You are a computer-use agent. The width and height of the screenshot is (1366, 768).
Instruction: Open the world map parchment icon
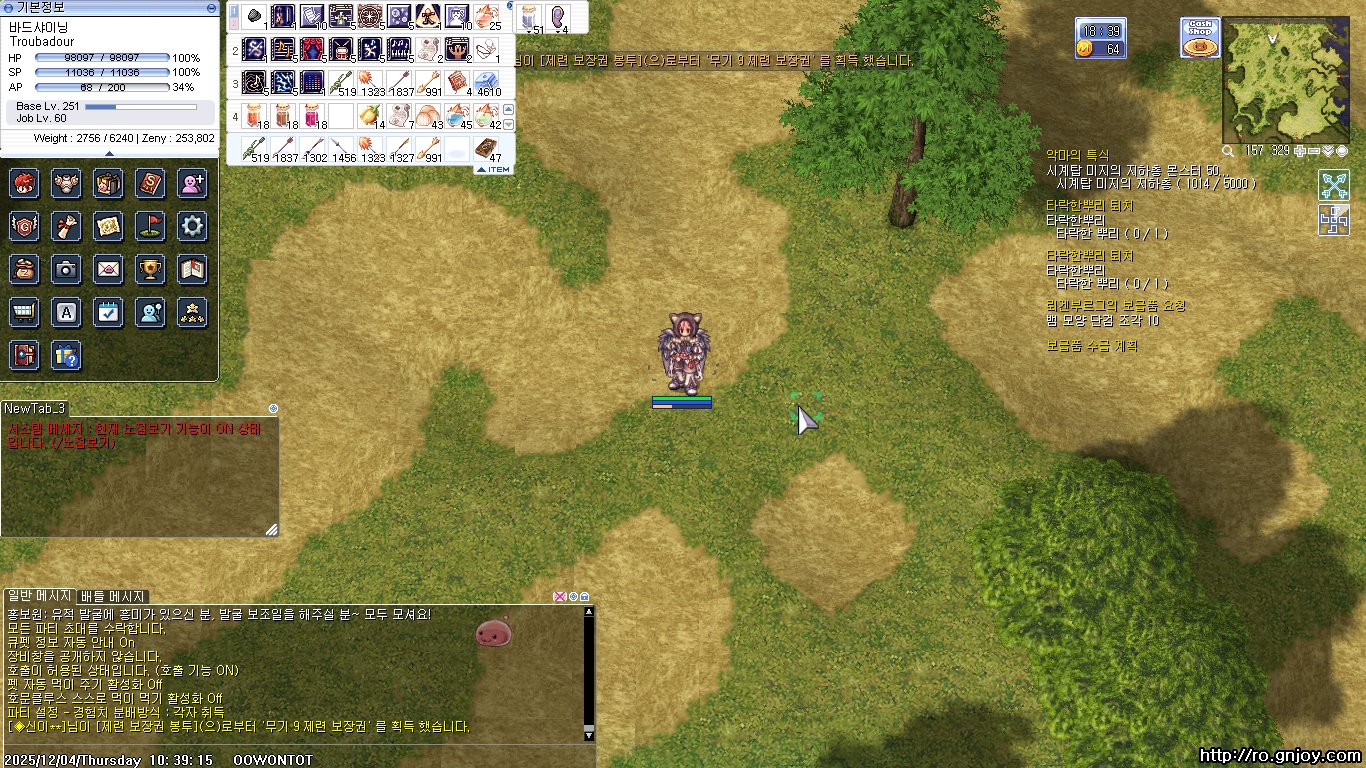tap(108, 226)
